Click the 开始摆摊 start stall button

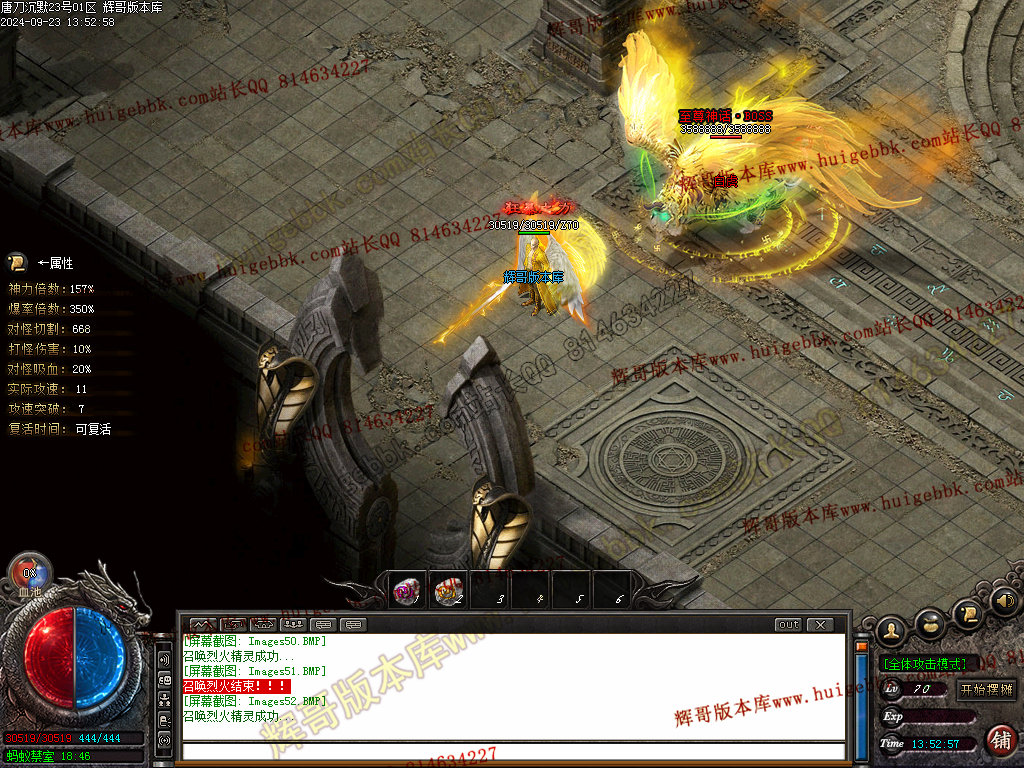click(x=986, y=689)
